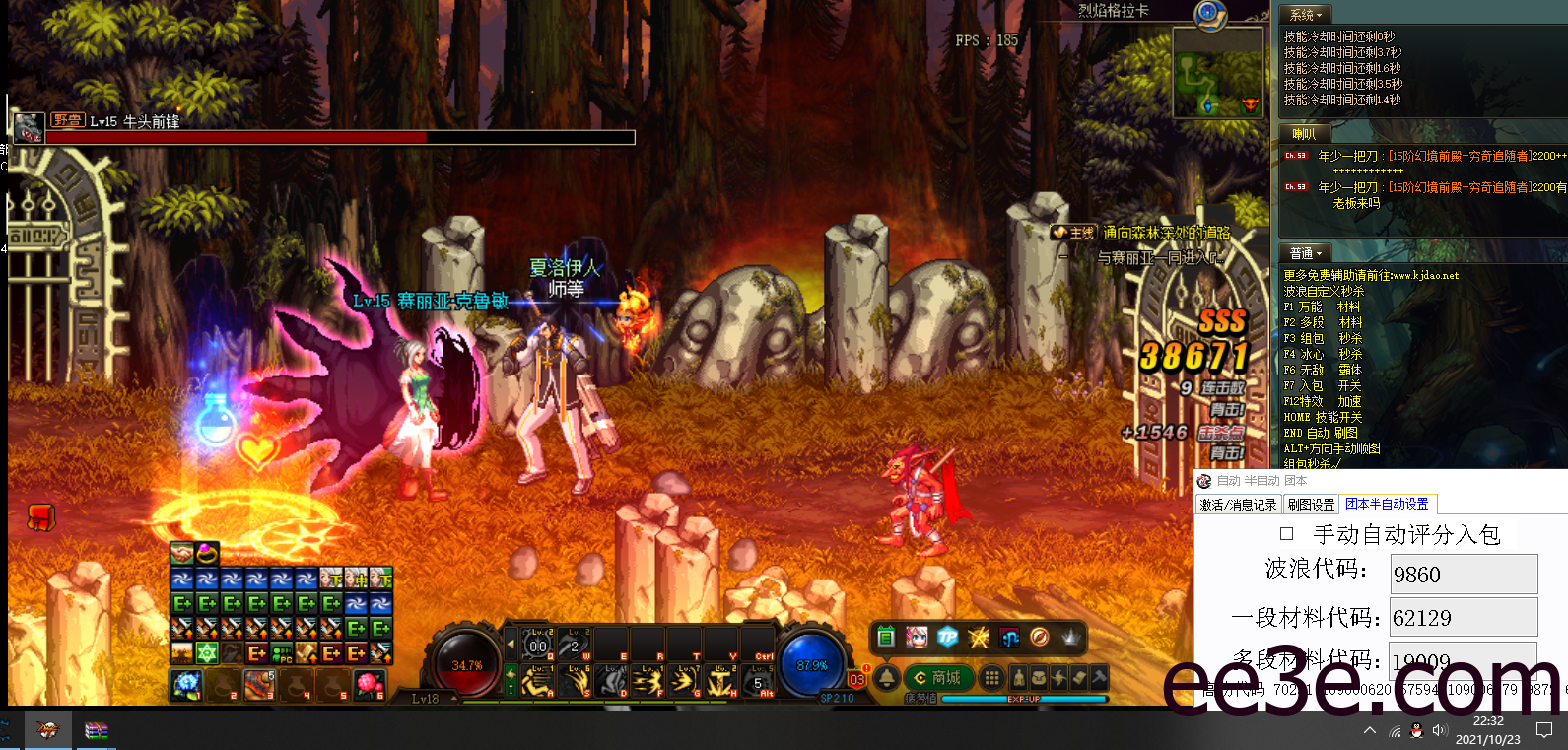Screen dimensions: 1568x750
Task: Select the silver crown icon
Action: tap(1070, 638)
